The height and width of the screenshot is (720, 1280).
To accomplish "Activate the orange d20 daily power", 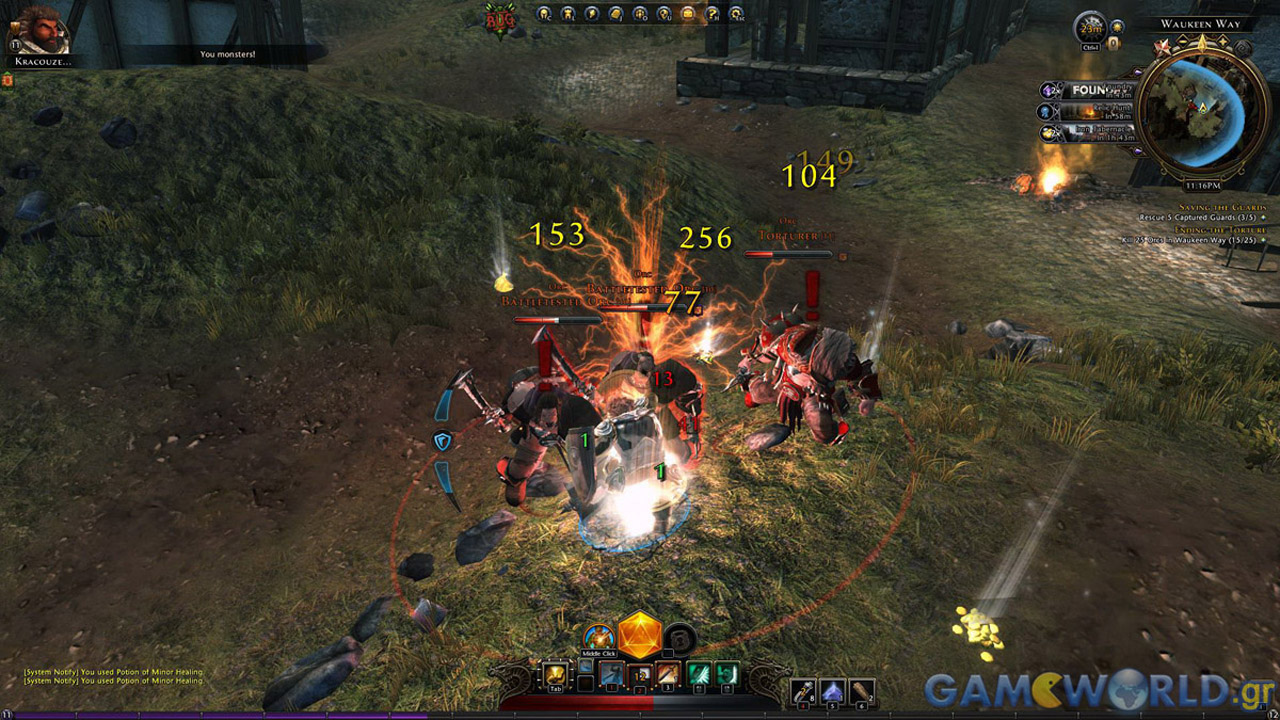I will click(640, 635).
